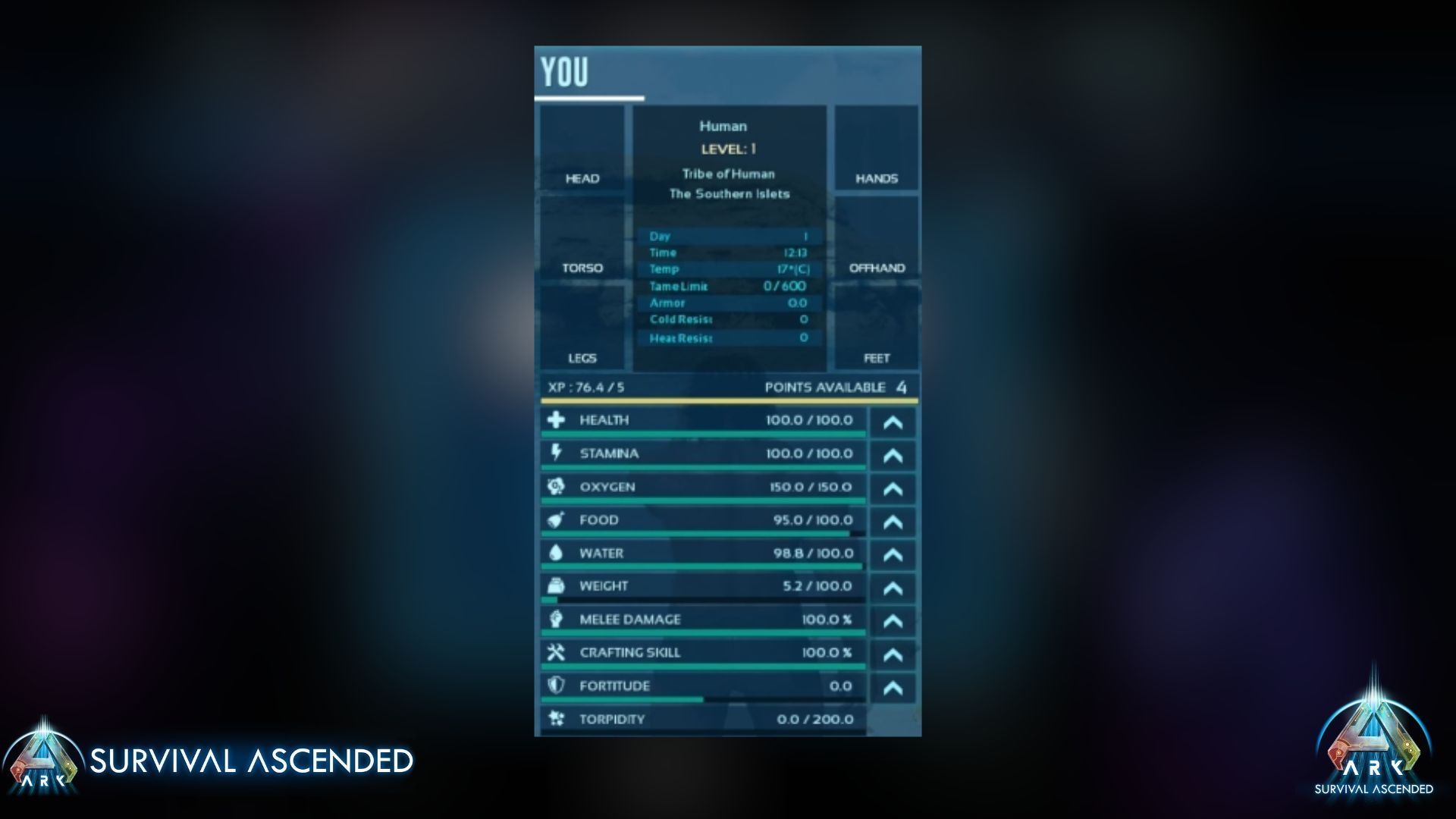1456x819 pixels.
Task: Level up Stamina with its chevron arrow
Action: [892, 455]
